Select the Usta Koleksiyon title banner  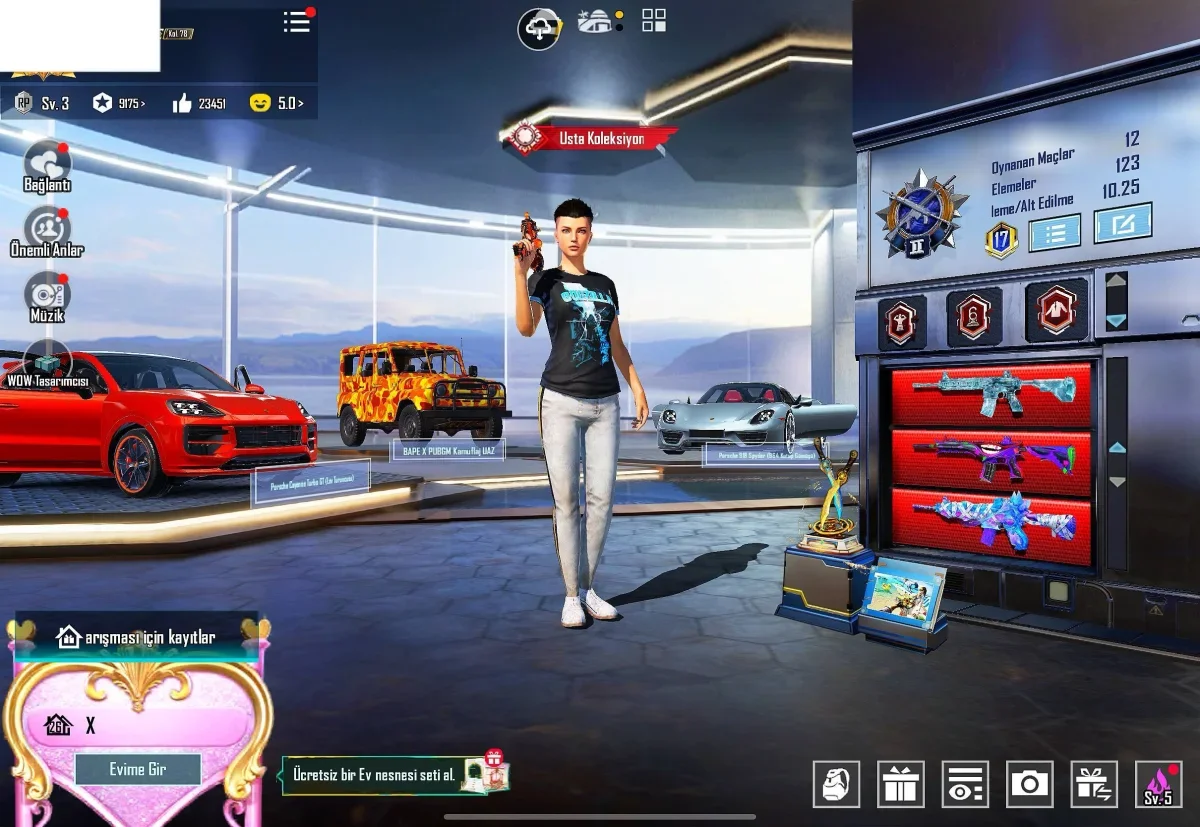[x=592, y=139]
